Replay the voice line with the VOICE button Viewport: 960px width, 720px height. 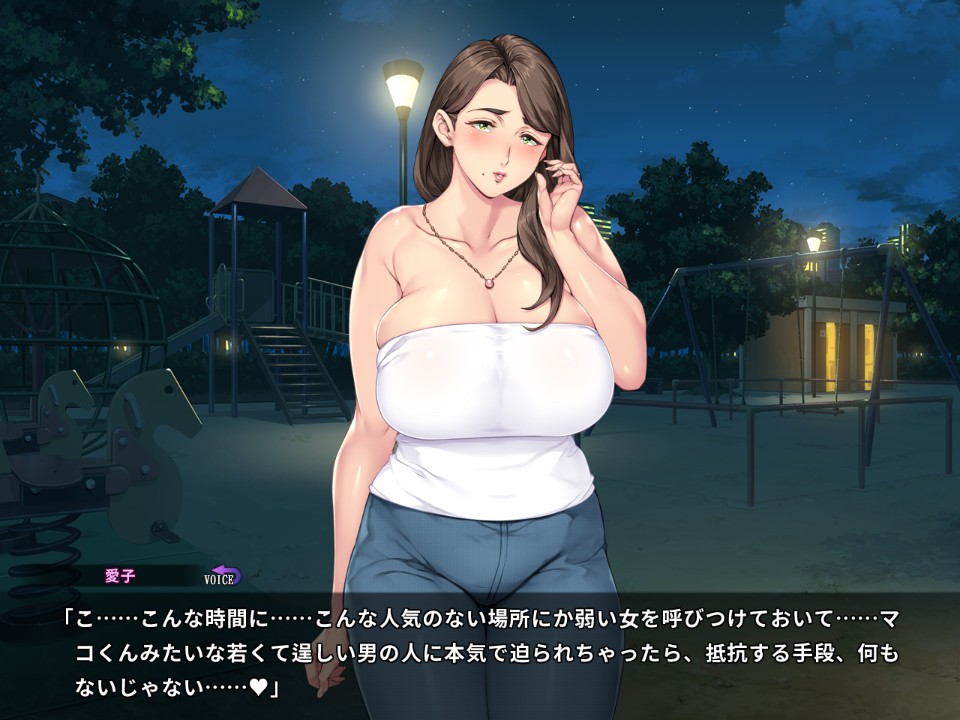[x=222, y=576]
